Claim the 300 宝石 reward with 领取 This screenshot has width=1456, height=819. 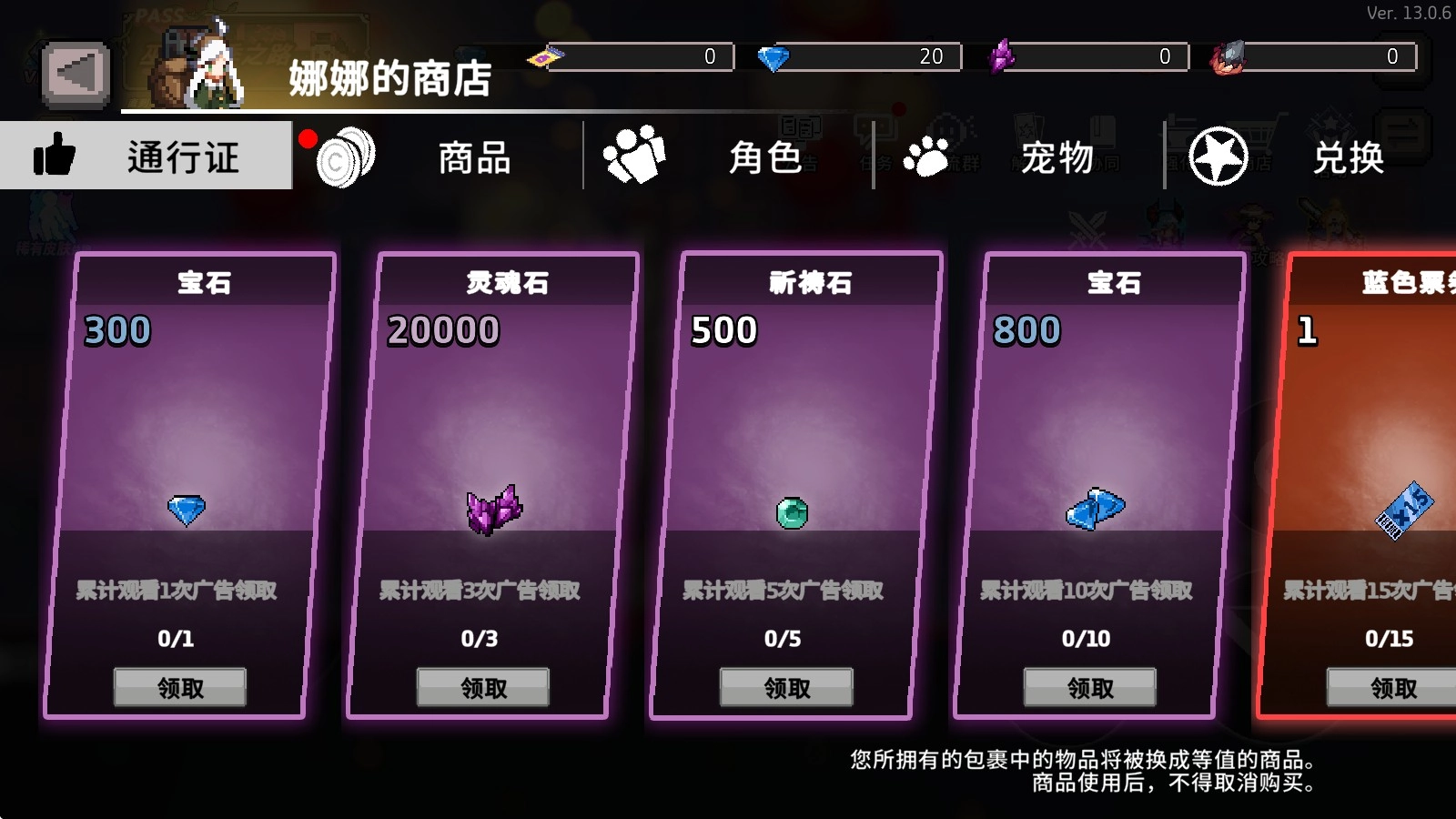pyautogui.click(x=178, y=687)
